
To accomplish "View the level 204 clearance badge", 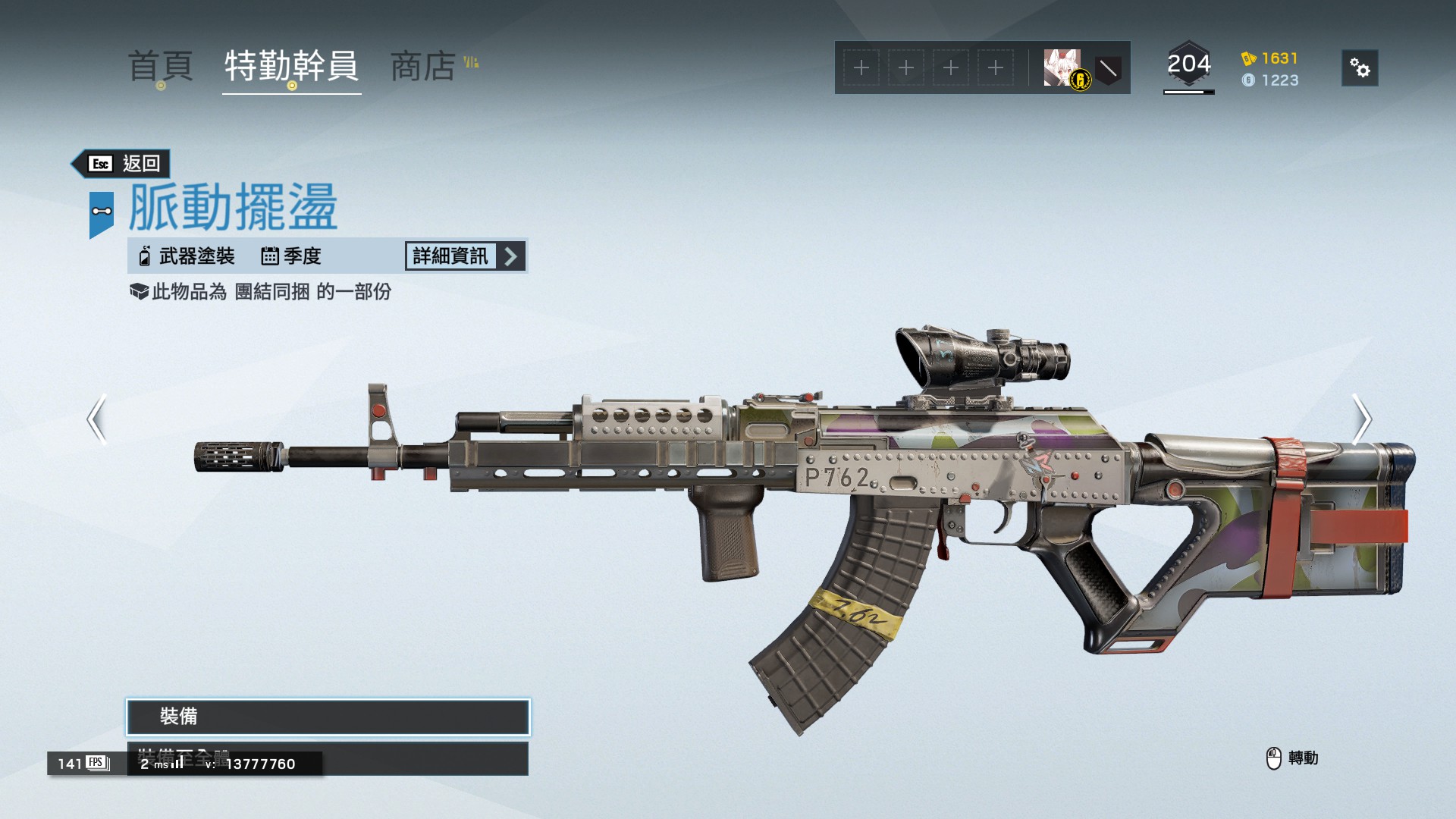I will point(1188,66).
